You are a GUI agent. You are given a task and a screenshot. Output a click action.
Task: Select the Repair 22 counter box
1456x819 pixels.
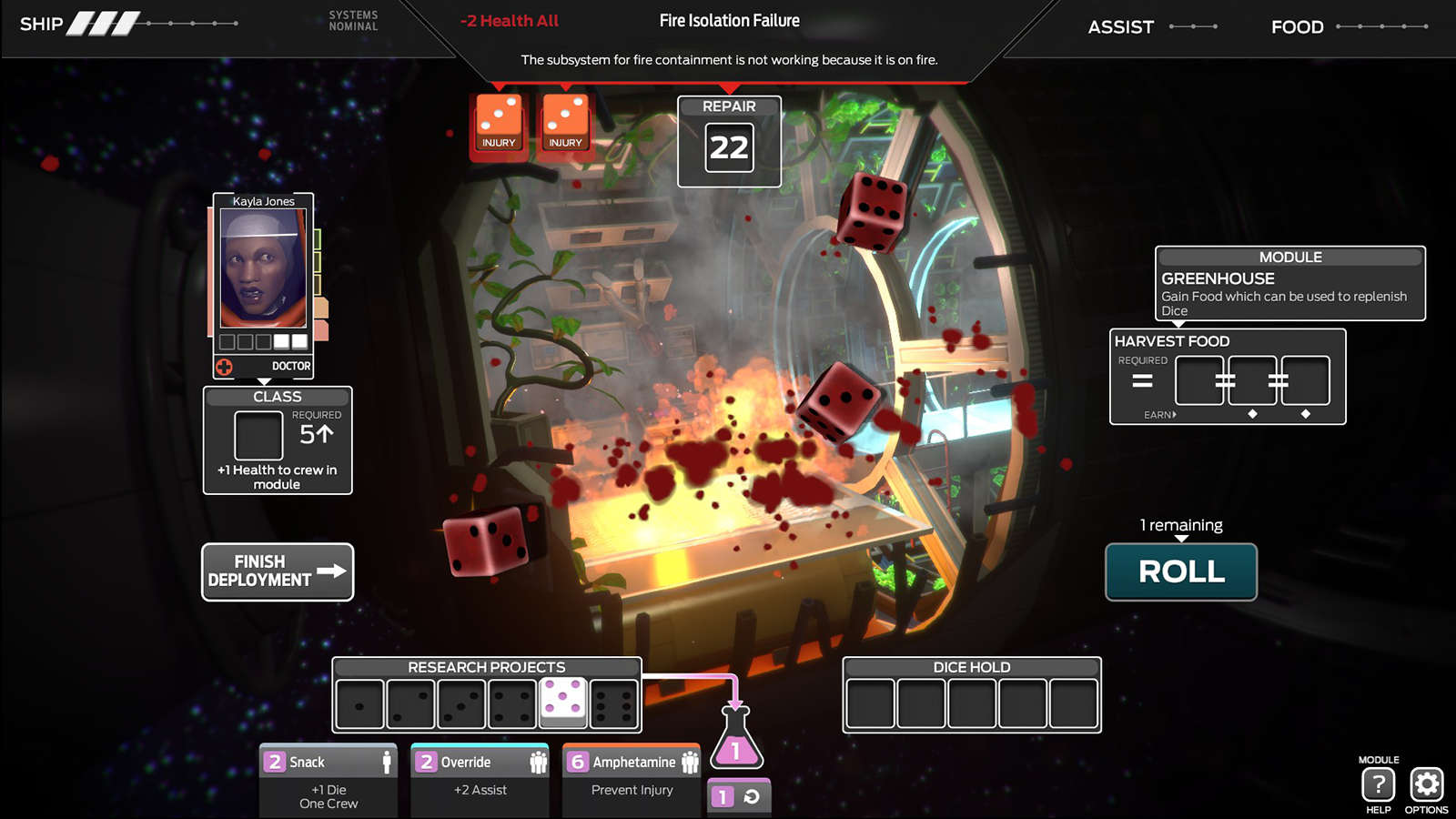pyautogui.click(x=729, y=142)
